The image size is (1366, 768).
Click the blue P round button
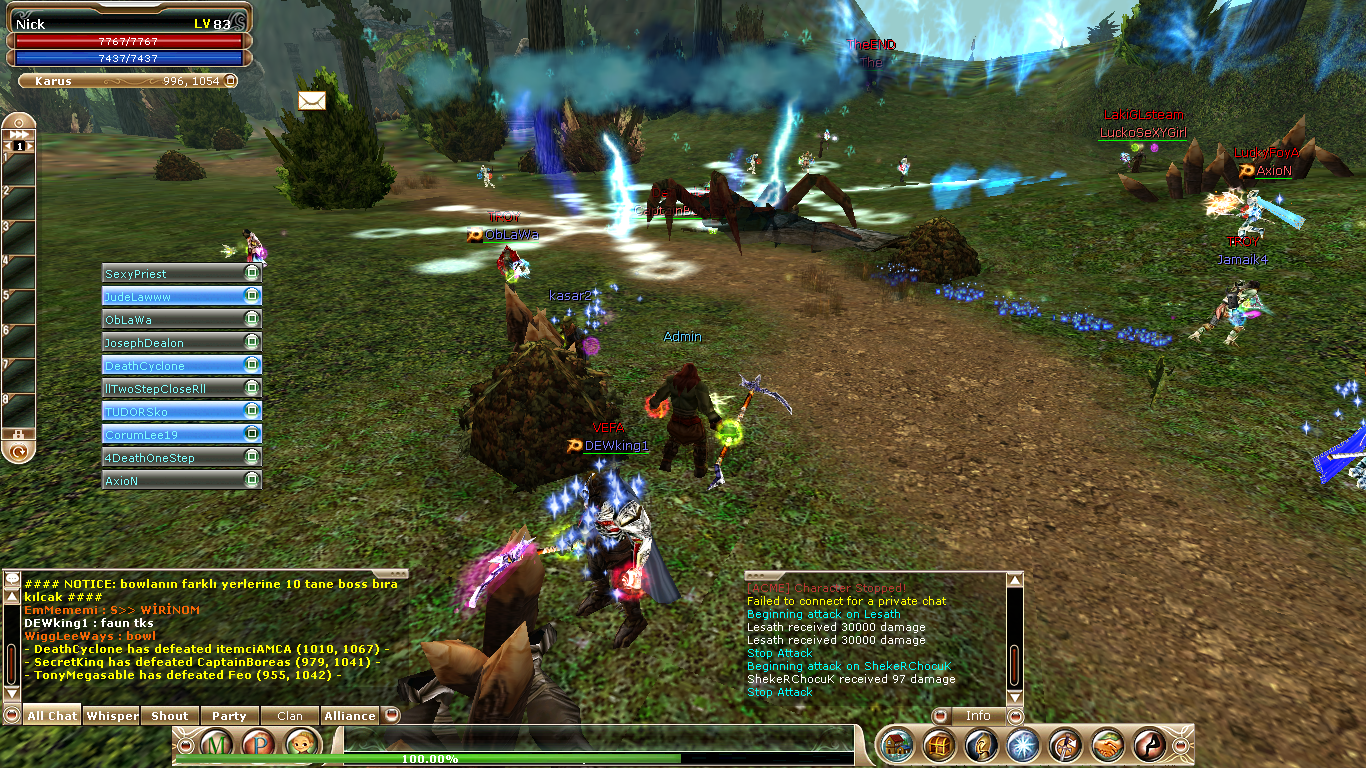point(259,744)
